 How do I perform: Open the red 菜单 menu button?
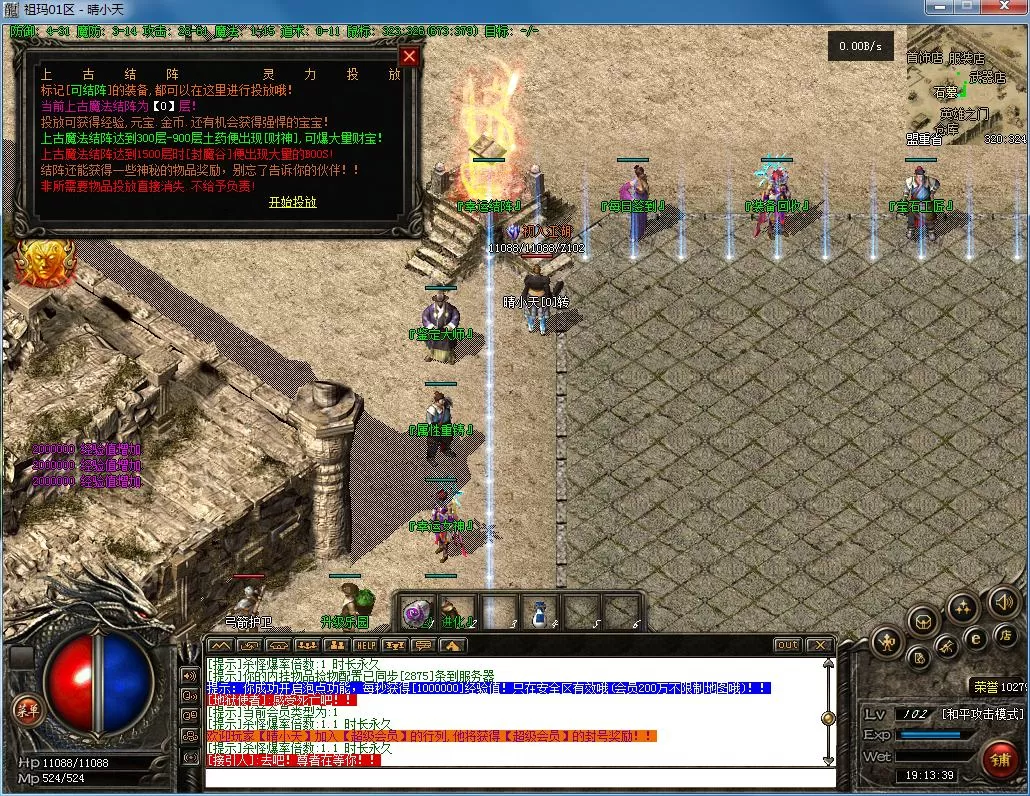coord(27,709)
